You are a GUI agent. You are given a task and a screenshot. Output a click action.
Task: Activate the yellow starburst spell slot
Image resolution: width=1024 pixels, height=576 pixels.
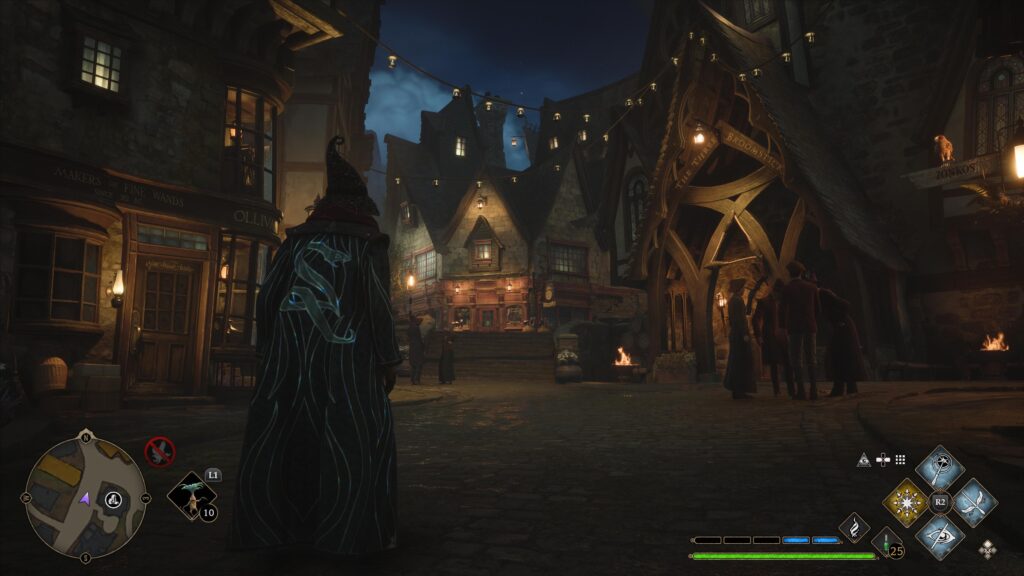(x=908, y=502)
